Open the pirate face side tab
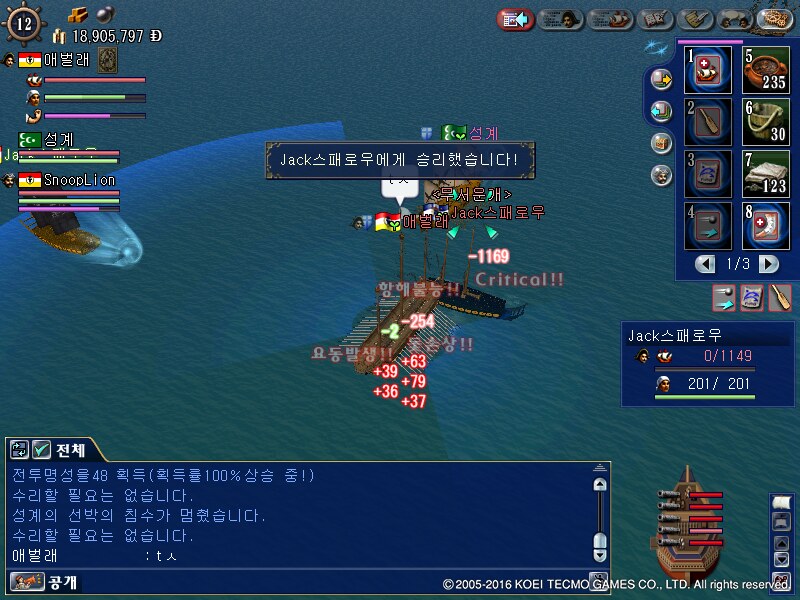This screenshot has width=800, height=600. coord(661,175)
